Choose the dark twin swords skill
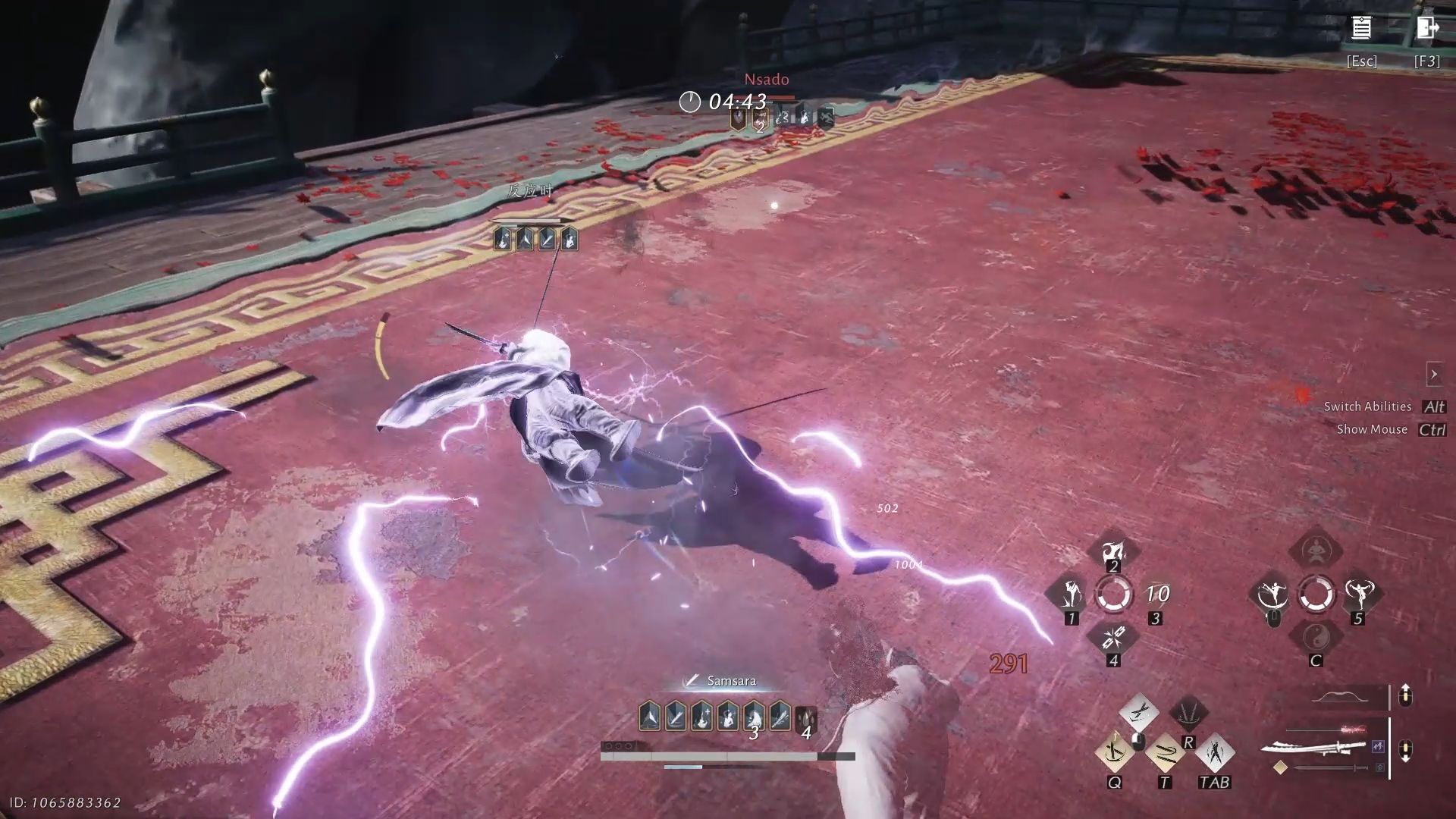The height and width of the screenshot is (819, 1456). click(1188, 712)
